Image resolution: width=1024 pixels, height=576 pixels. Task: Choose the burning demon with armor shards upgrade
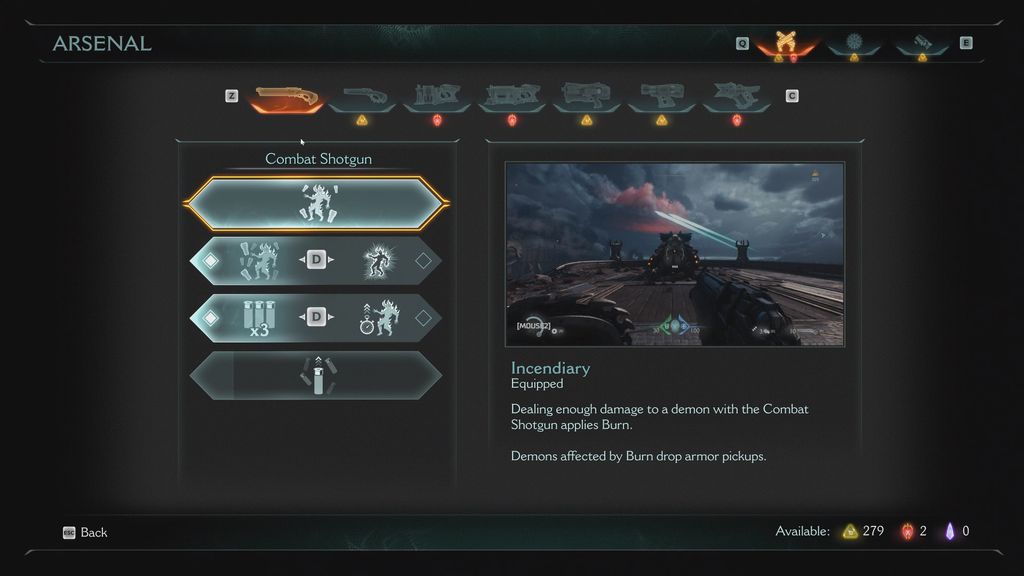point(257,261)
